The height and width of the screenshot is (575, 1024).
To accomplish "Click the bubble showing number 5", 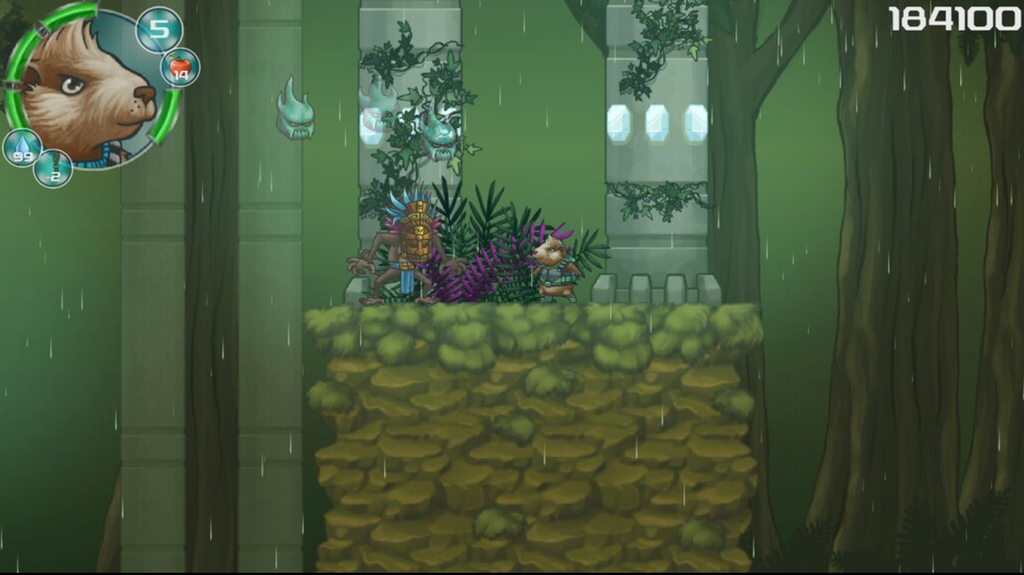I will 159,29.
